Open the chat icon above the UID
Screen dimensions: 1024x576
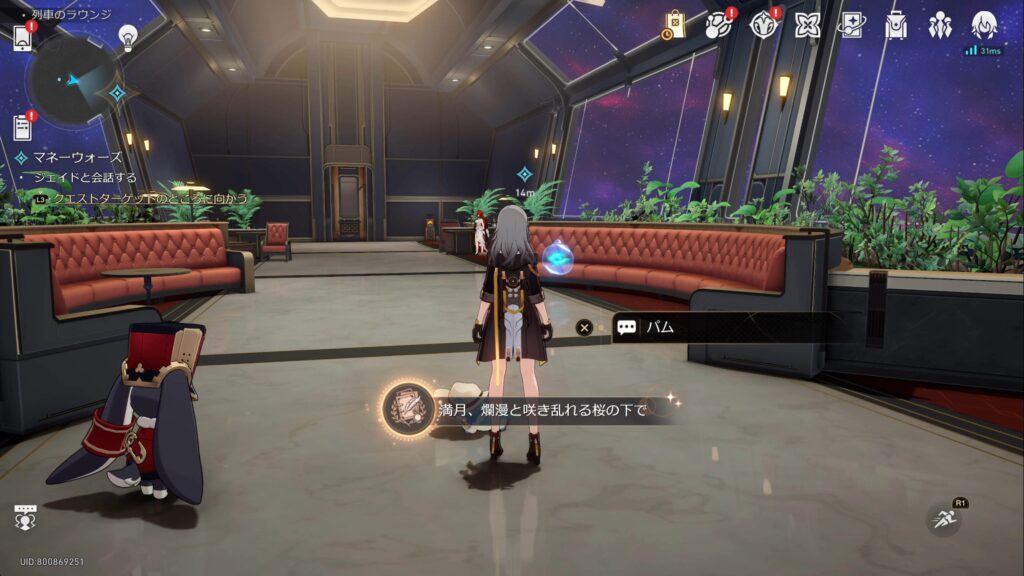[25, 517]
